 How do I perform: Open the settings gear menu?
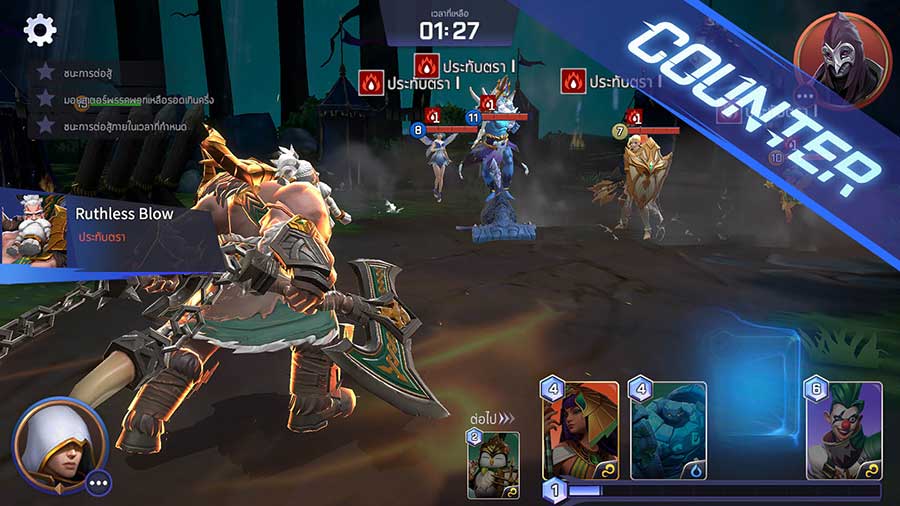40,30
